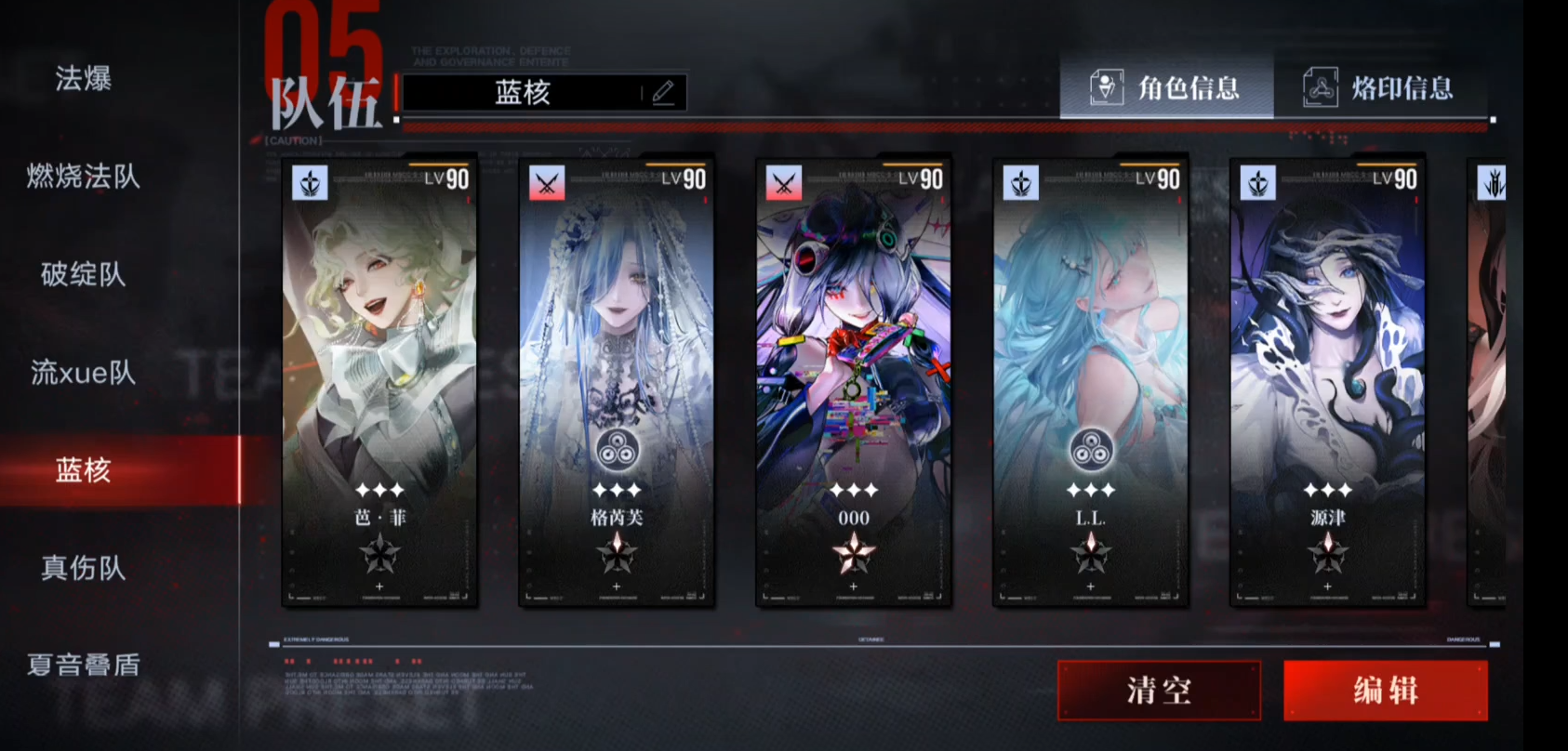Choose the L.L. character card
The height and width of the screenshot is (751, 1568).
point(1091,381)
